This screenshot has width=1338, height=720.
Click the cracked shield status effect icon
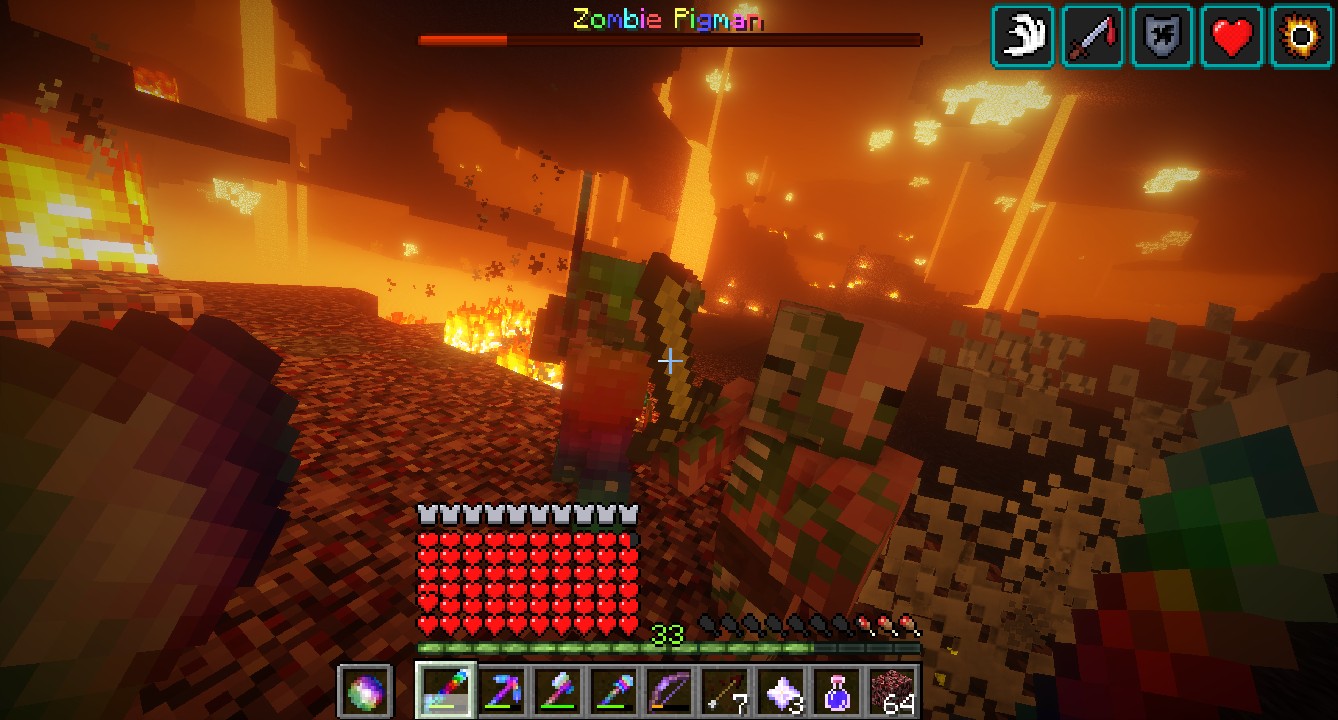(1162, 37)
